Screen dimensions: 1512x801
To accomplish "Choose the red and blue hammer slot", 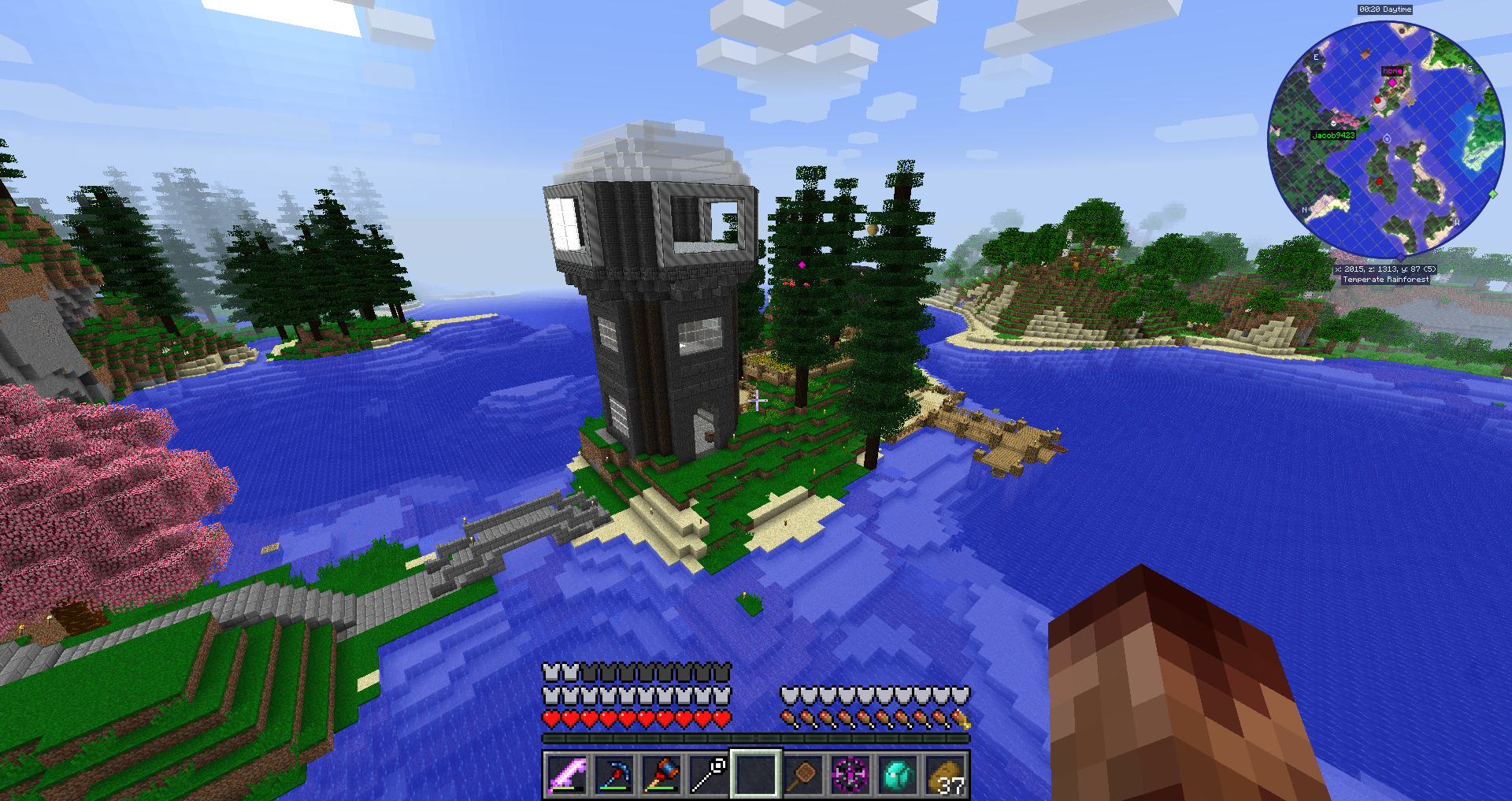I will 661,774.
